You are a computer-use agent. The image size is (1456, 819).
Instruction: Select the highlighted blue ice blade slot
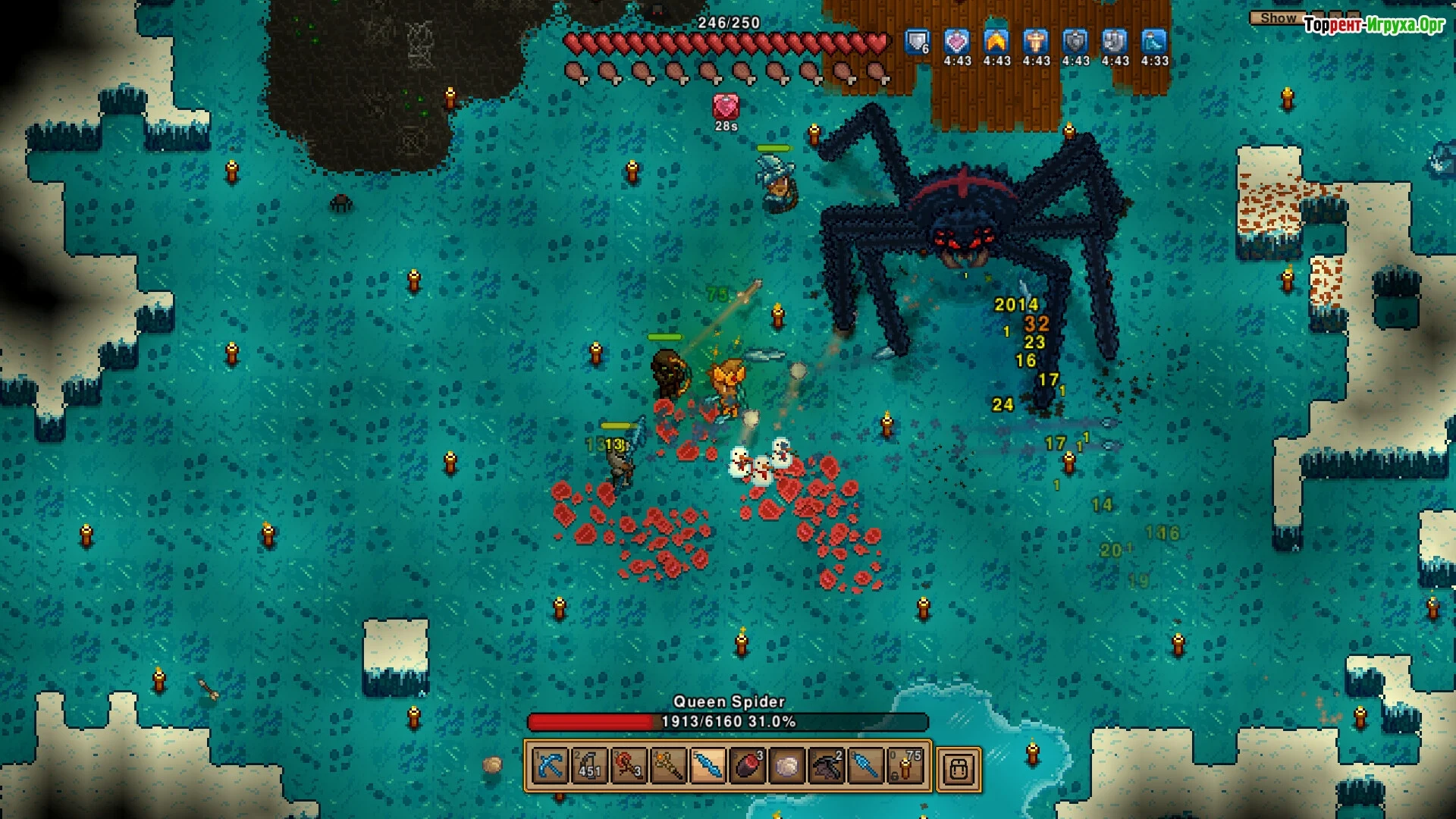(708, 767)
